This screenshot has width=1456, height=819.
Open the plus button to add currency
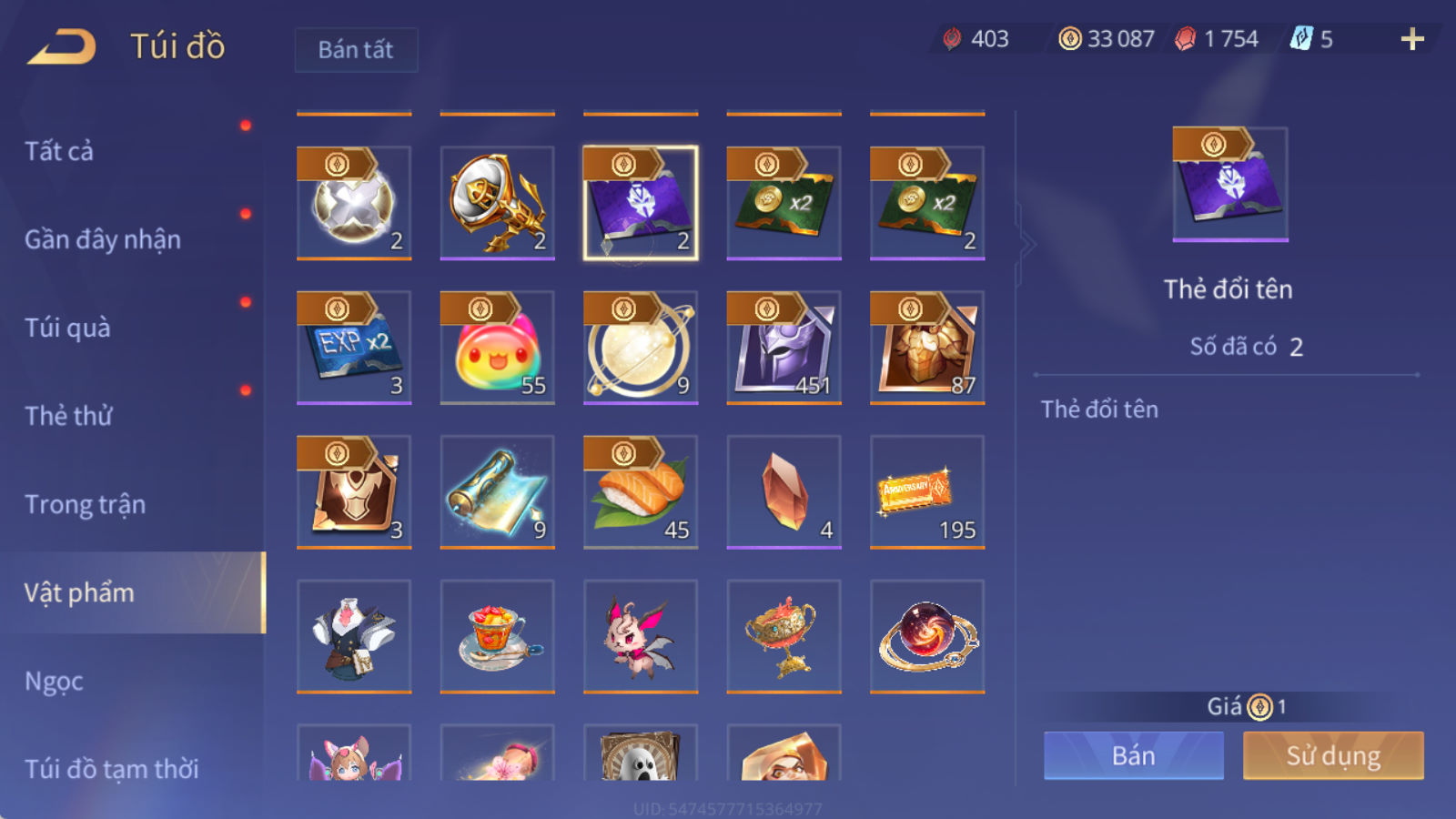tap(1411, 39)
